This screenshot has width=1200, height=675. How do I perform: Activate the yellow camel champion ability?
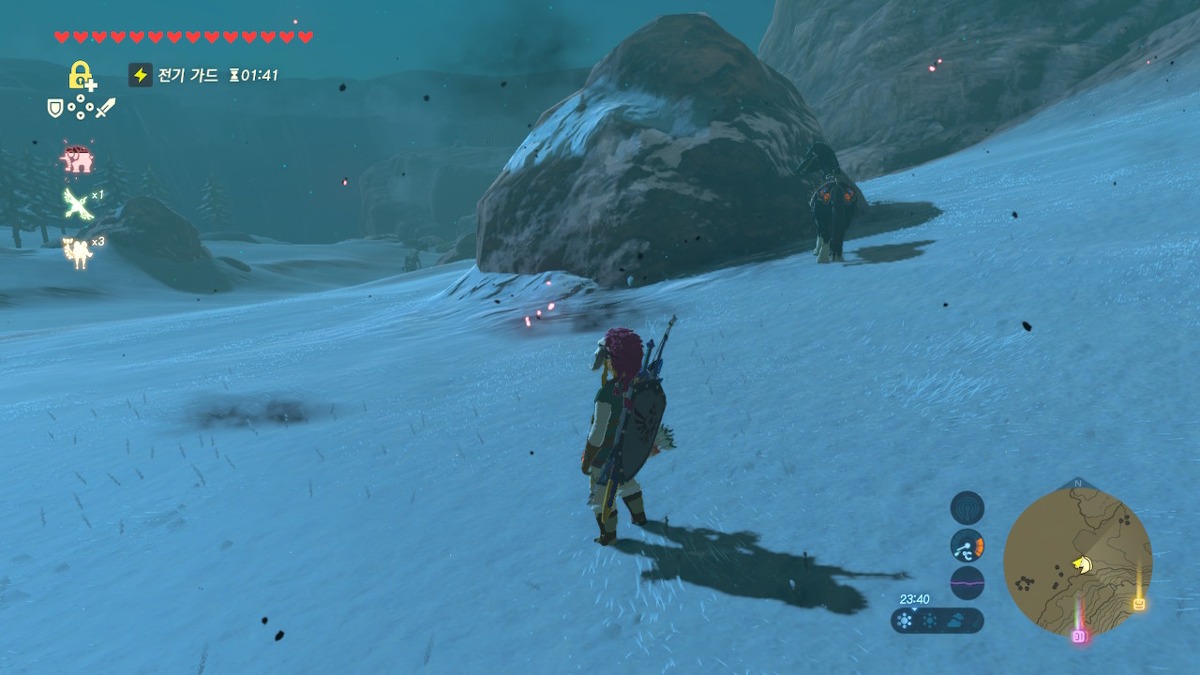point(77,251)
